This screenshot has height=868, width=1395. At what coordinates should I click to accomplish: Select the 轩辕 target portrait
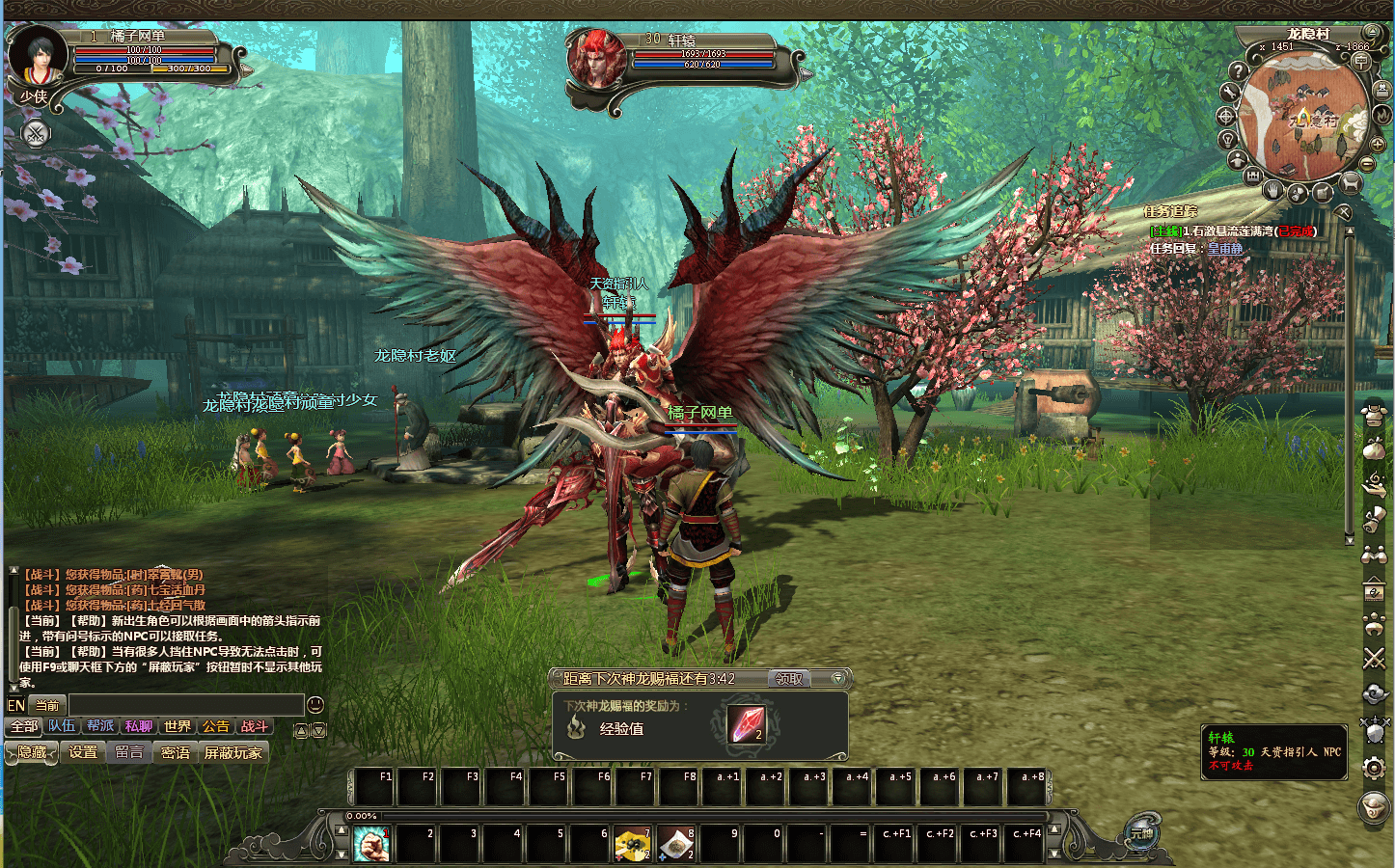point(597,60)
